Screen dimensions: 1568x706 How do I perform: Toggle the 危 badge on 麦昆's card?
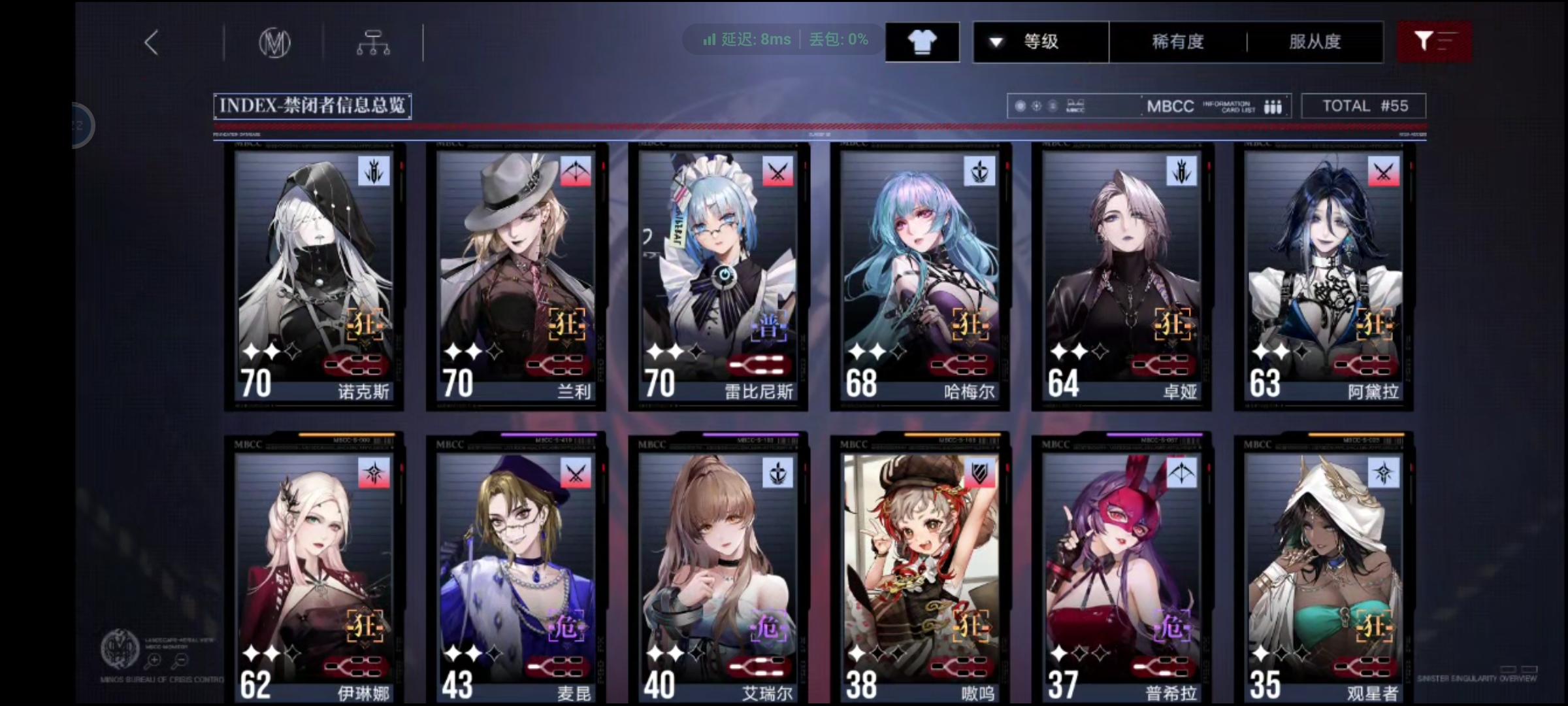[568, 626]
